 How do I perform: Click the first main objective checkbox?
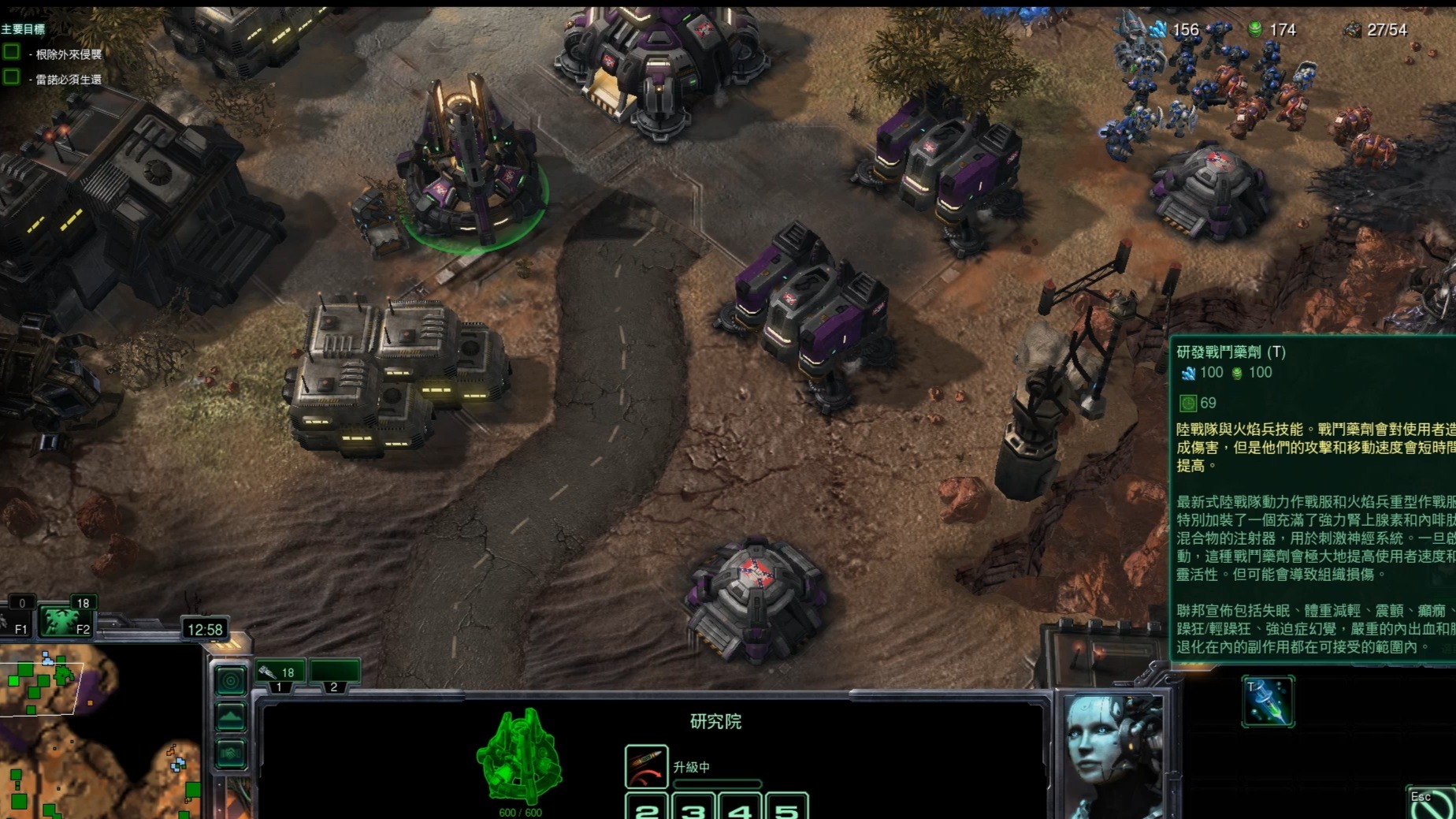[x=12, y=53]
